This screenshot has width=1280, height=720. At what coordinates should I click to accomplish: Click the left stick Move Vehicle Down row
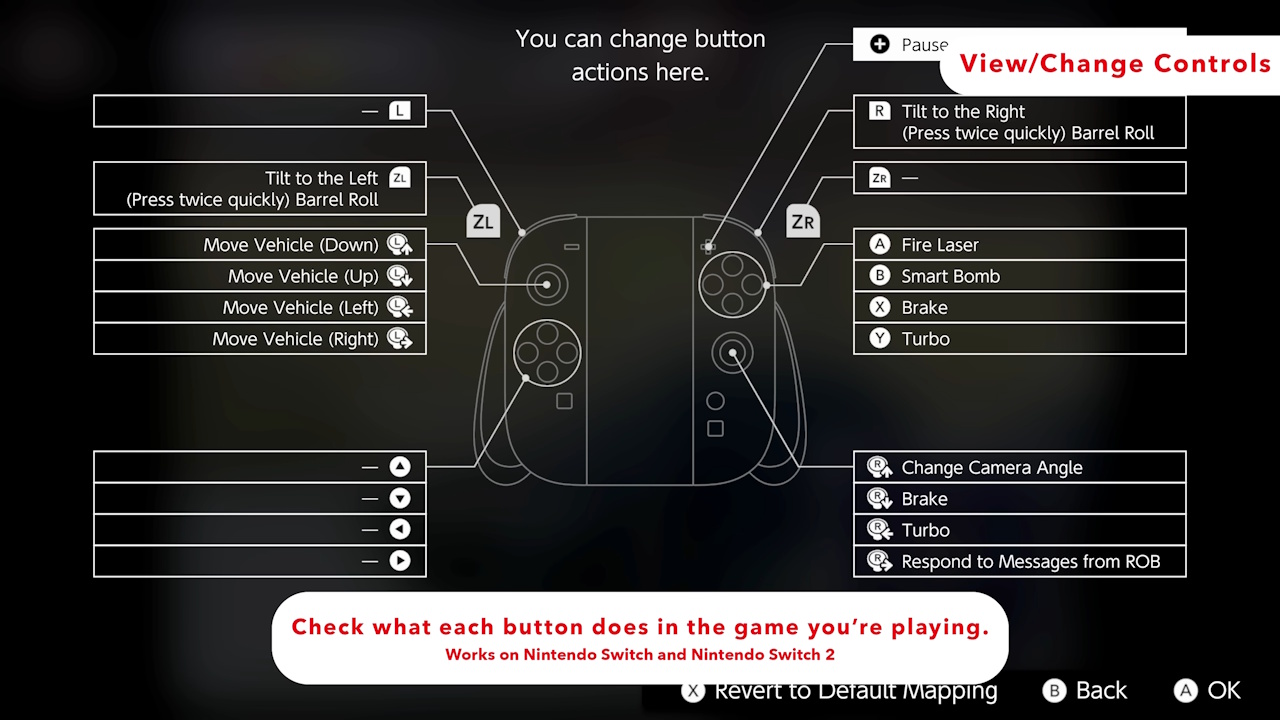[x=259, y=244]
